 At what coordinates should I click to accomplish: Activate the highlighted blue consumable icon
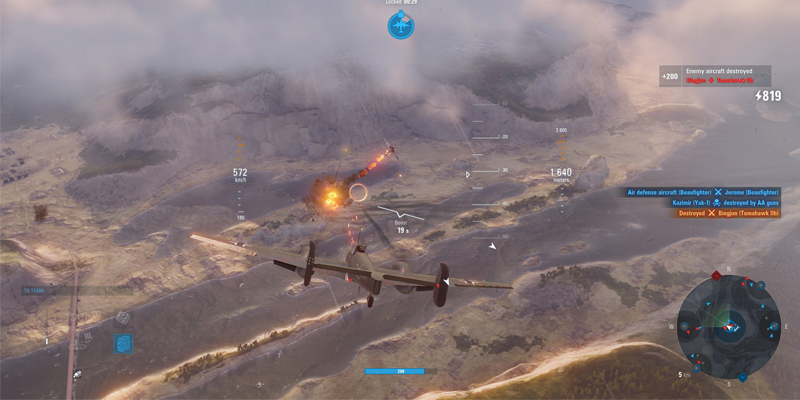tap(123, 343)
